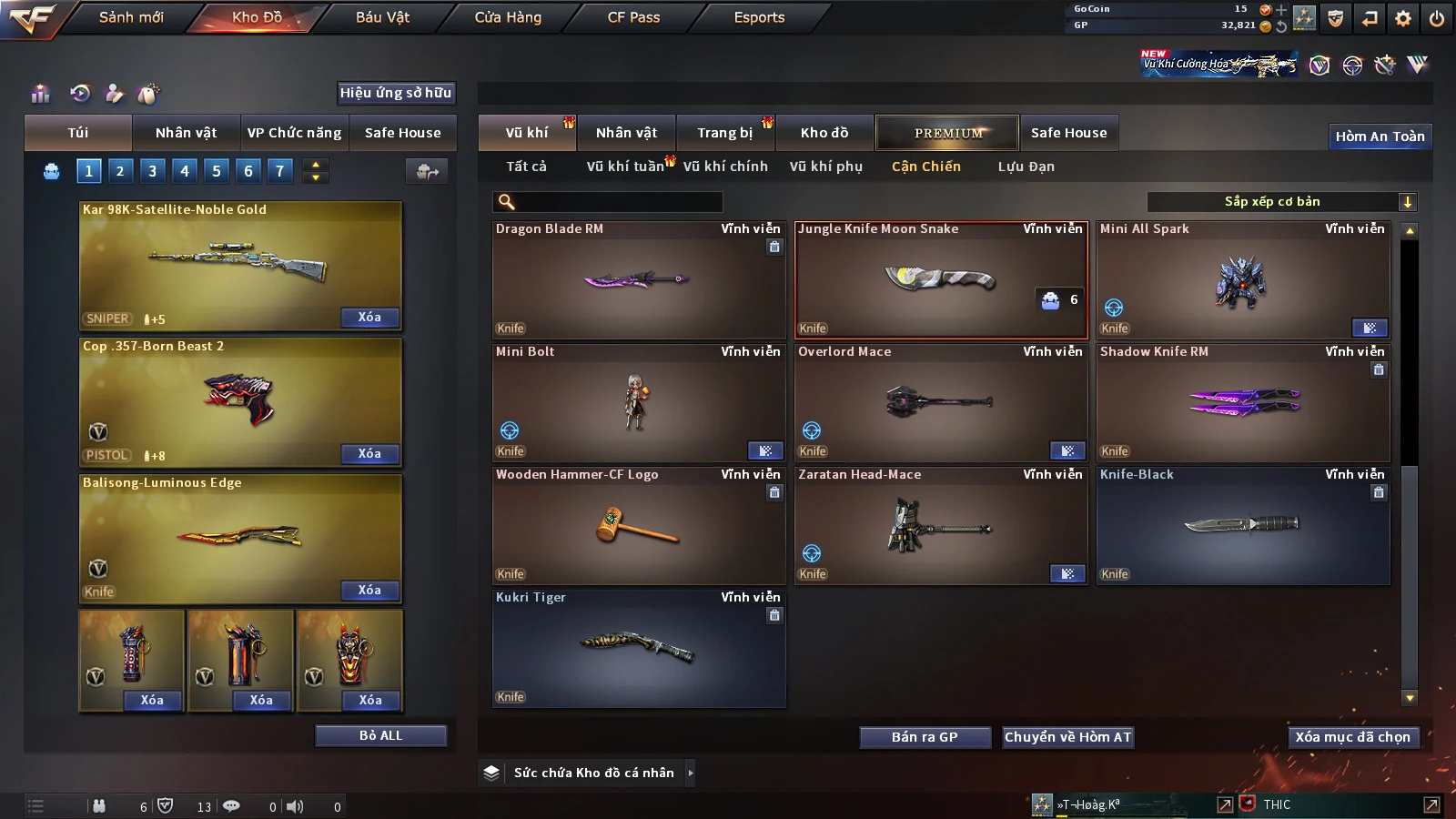Open the CF Pass menu
This screenshot has width=1456, height=819.
[633, 17]
